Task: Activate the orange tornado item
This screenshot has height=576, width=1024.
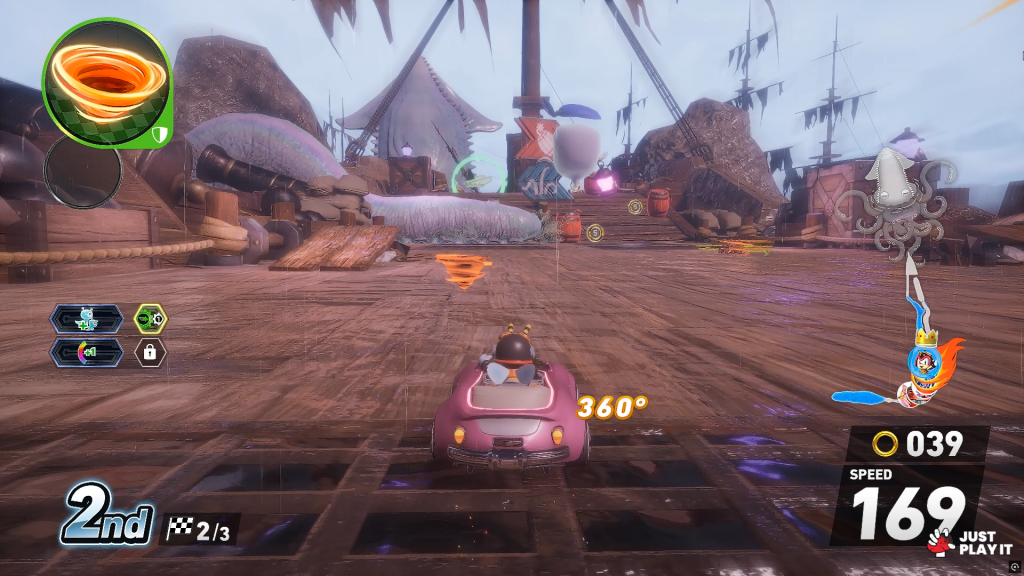Action: point(107,82)
